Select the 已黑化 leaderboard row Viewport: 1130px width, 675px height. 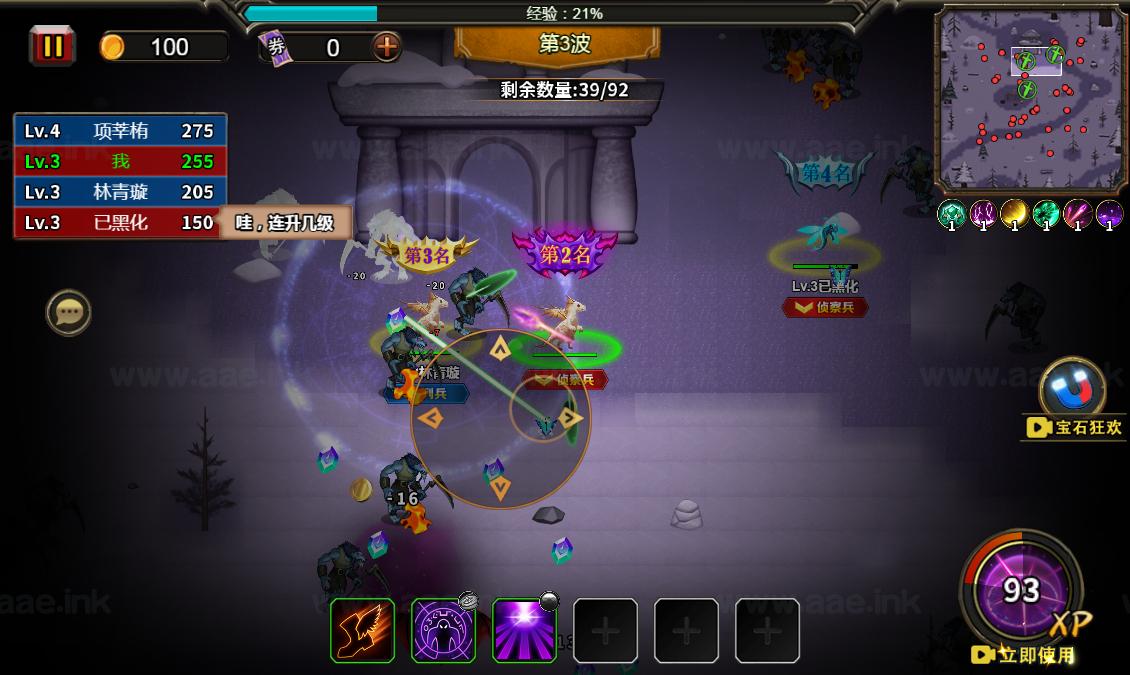click(x=120, y=223)
